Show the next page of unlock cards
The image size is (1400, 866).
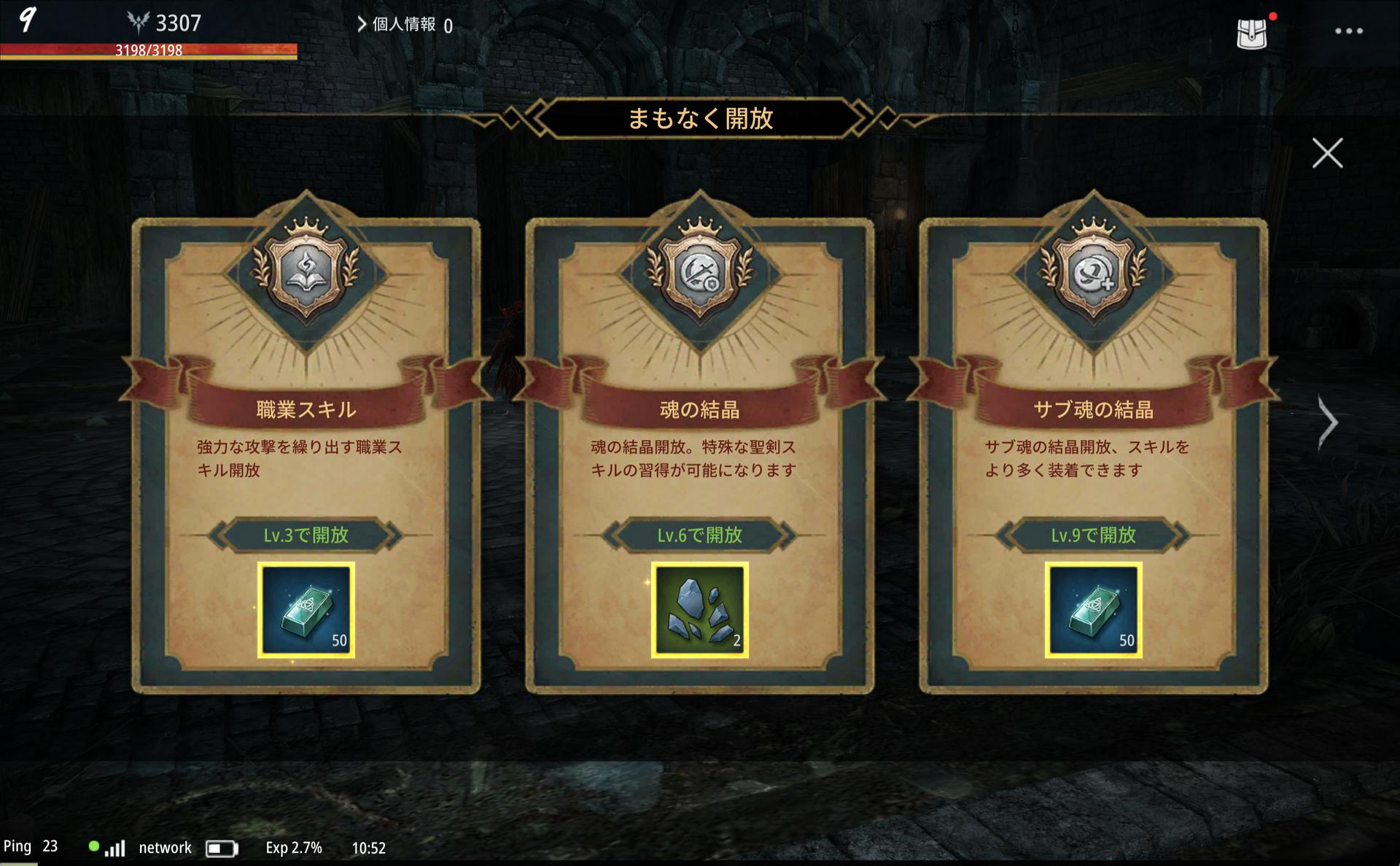pos(1328,422)
